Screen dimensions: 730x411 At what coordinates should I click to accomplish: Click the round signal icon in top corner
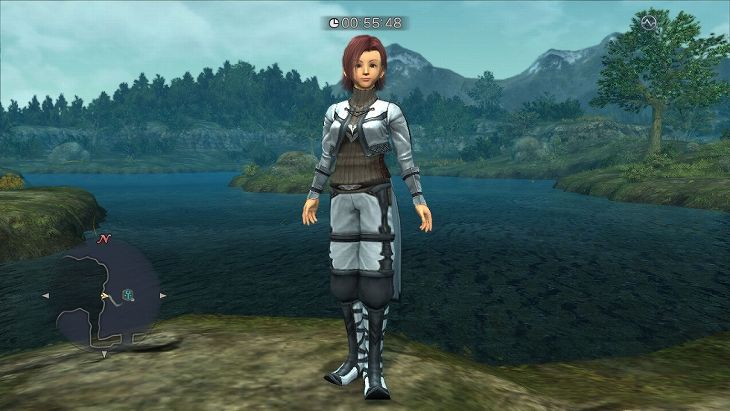(647, 22)
